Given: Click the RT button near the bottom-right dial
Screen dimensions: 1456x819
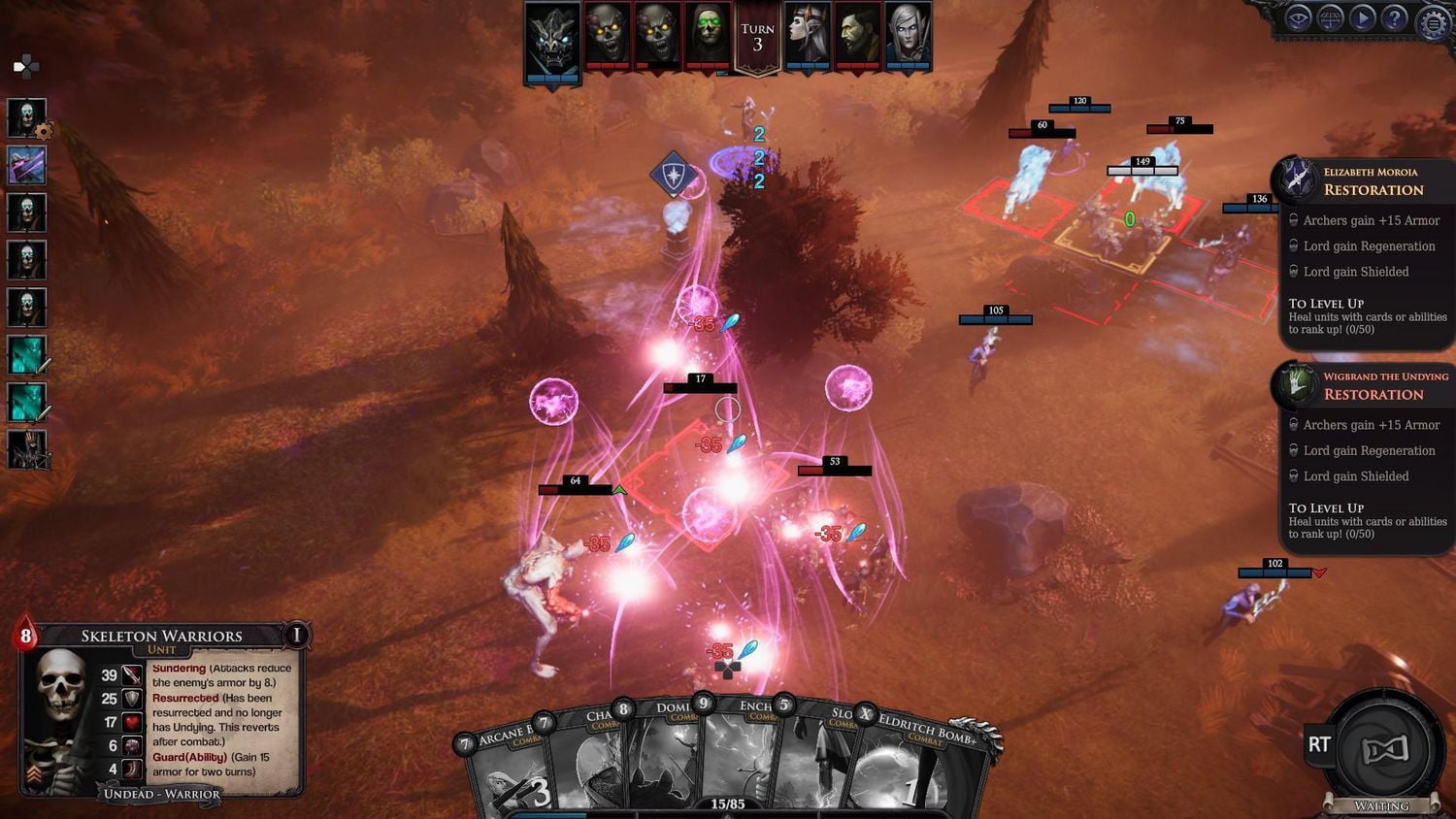Looking at the screenshot, I should pyautogui.click(x=1318, y=745).
